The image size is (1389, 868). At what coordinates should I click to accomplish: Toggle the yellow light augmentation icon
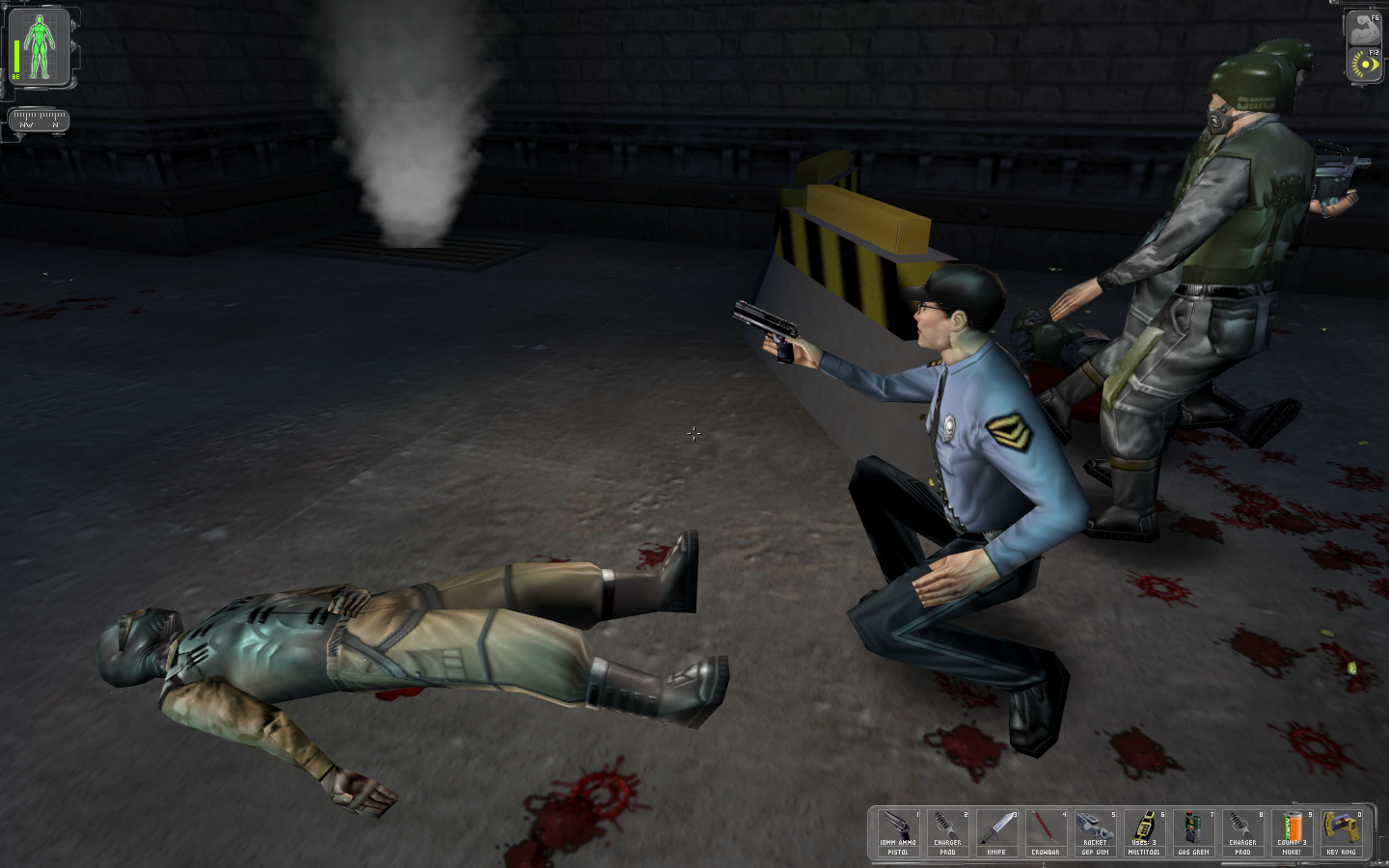1364,65
